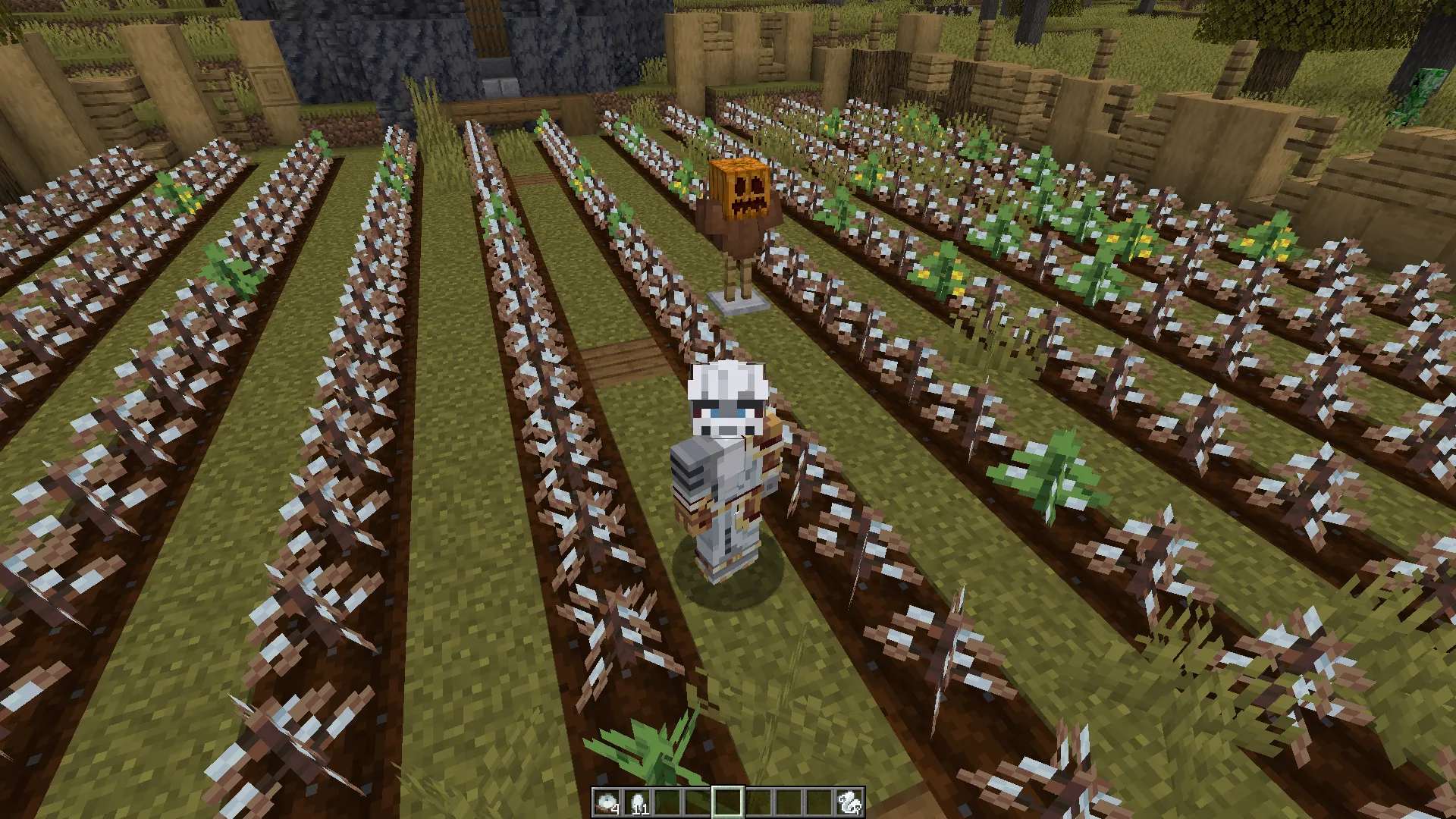Screen dimensions: 1456x819
Task: Click the currently highlighted empty hotbar slot
Action: pyautogui.click(x=728, y=802)
